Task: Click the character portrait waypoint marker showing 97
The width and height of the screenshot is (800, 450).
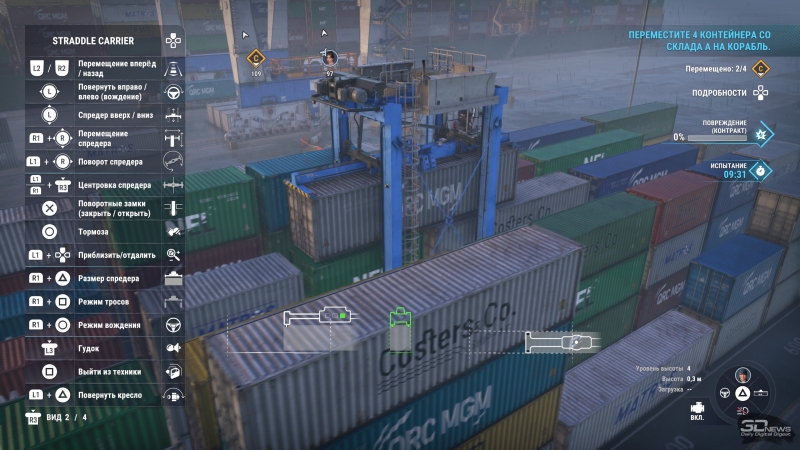Action: pos(329,58)
